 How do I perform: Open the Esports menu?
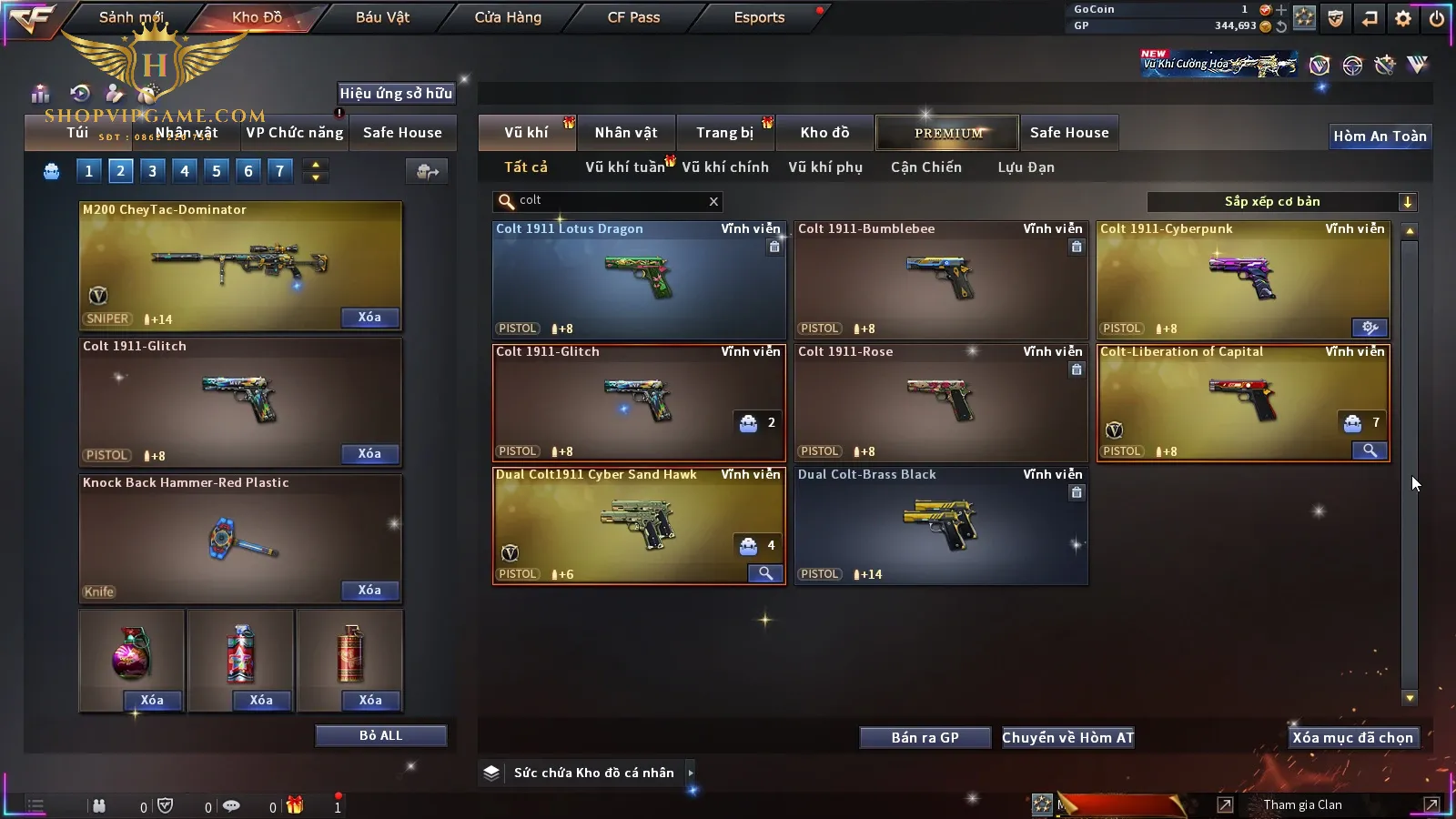[759, 17]
